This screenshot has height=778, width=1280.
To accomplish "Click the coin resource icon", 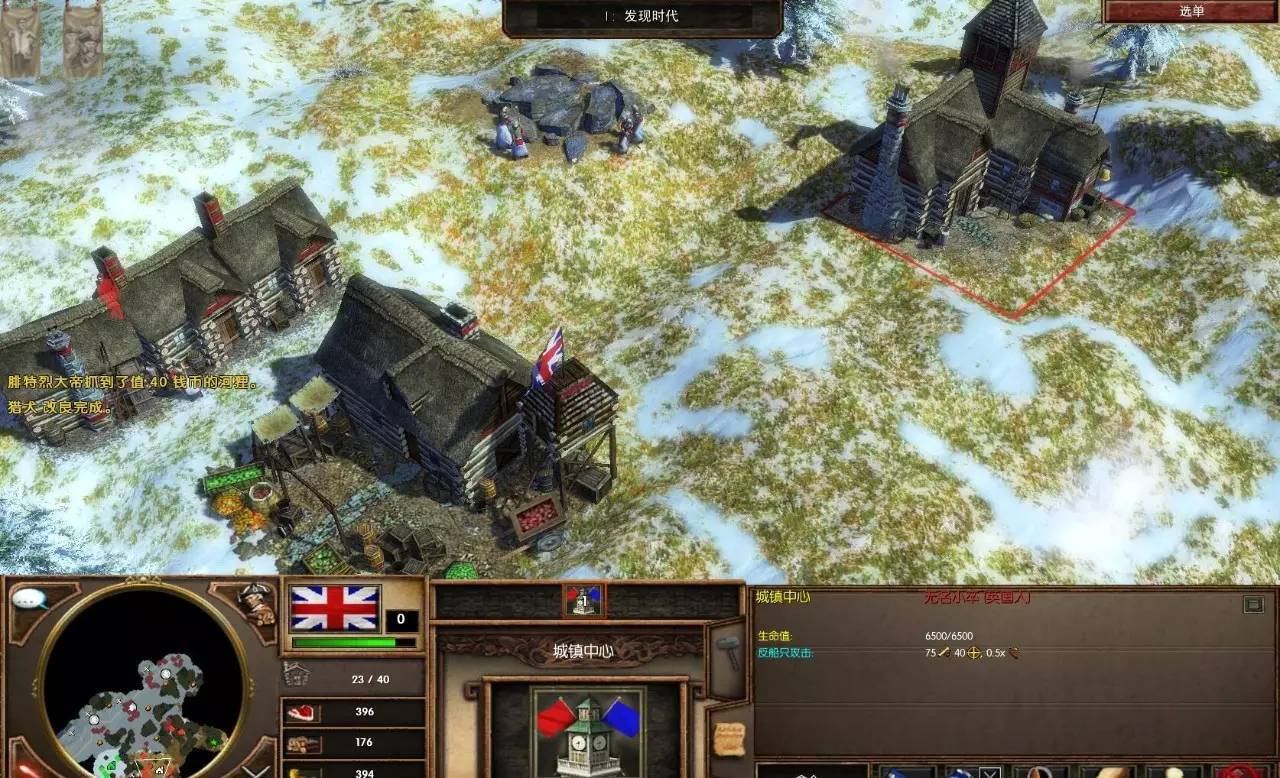I will click(x=300, y=772).
